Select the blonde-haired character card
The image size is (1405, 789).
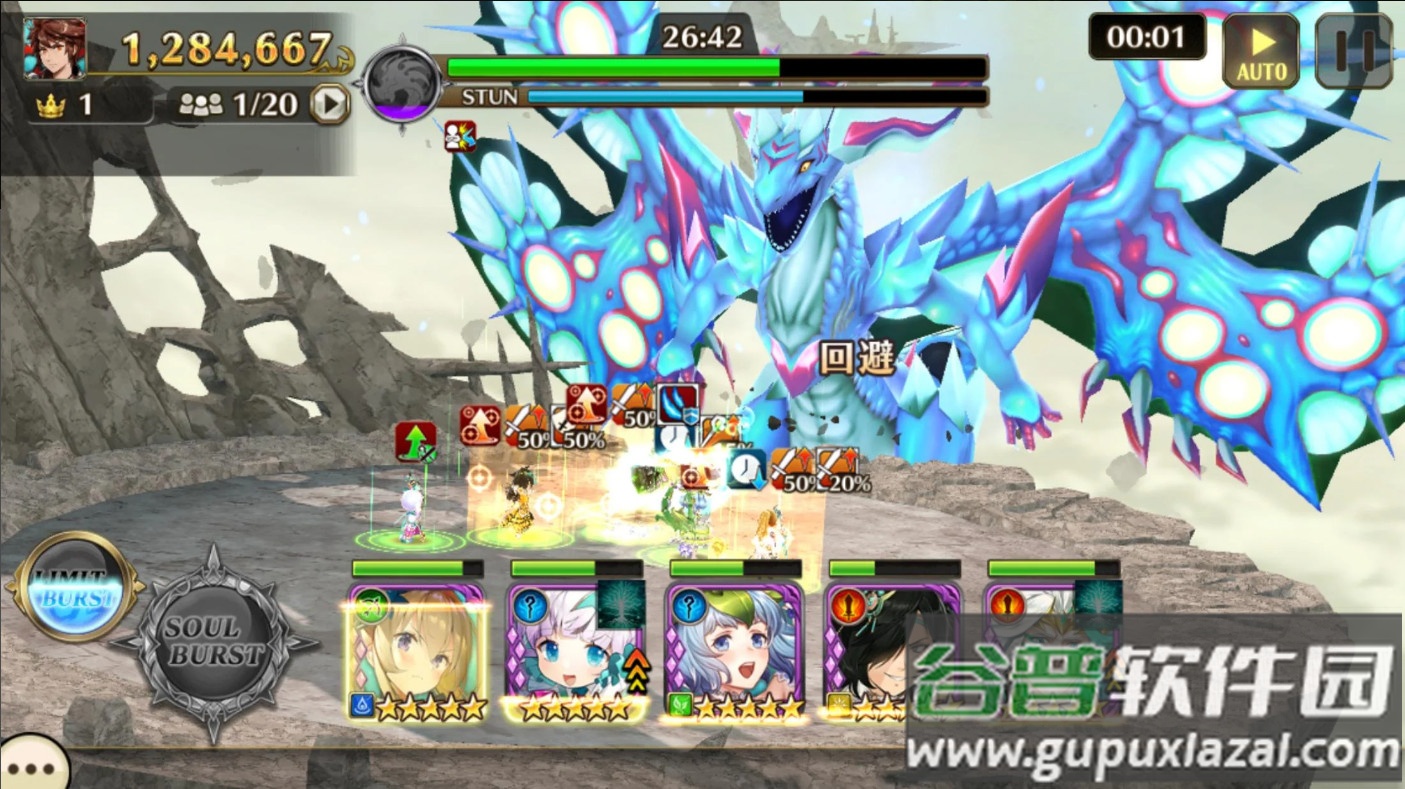coord(417,652)
